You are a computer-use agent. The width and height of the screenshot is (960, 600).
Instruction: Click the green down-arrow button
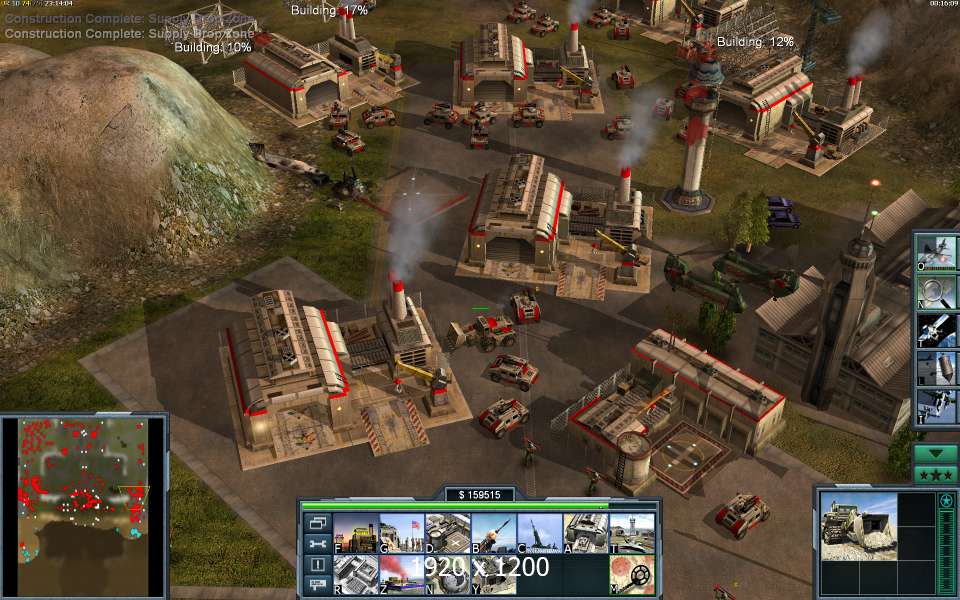[936, 453]
